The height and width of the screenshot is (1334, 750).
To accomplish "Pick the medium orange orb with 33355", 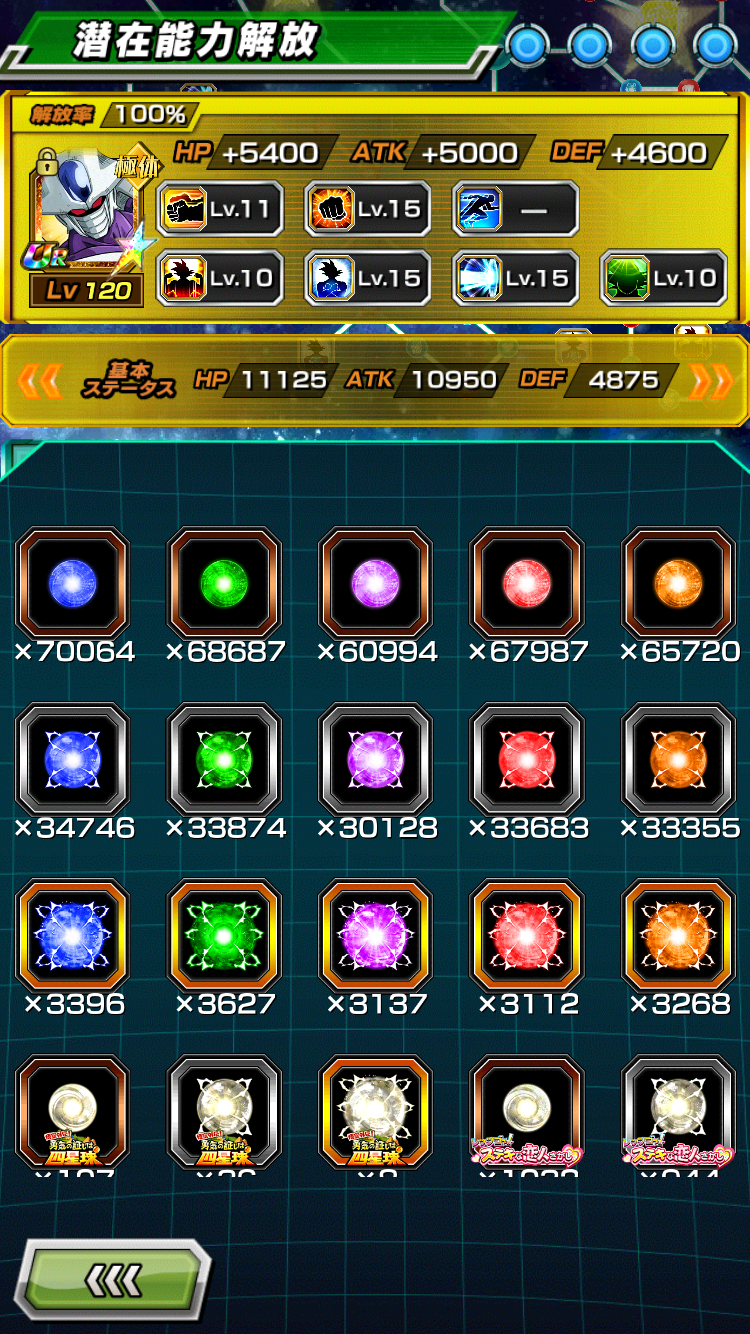I will (x=679, y=759).
